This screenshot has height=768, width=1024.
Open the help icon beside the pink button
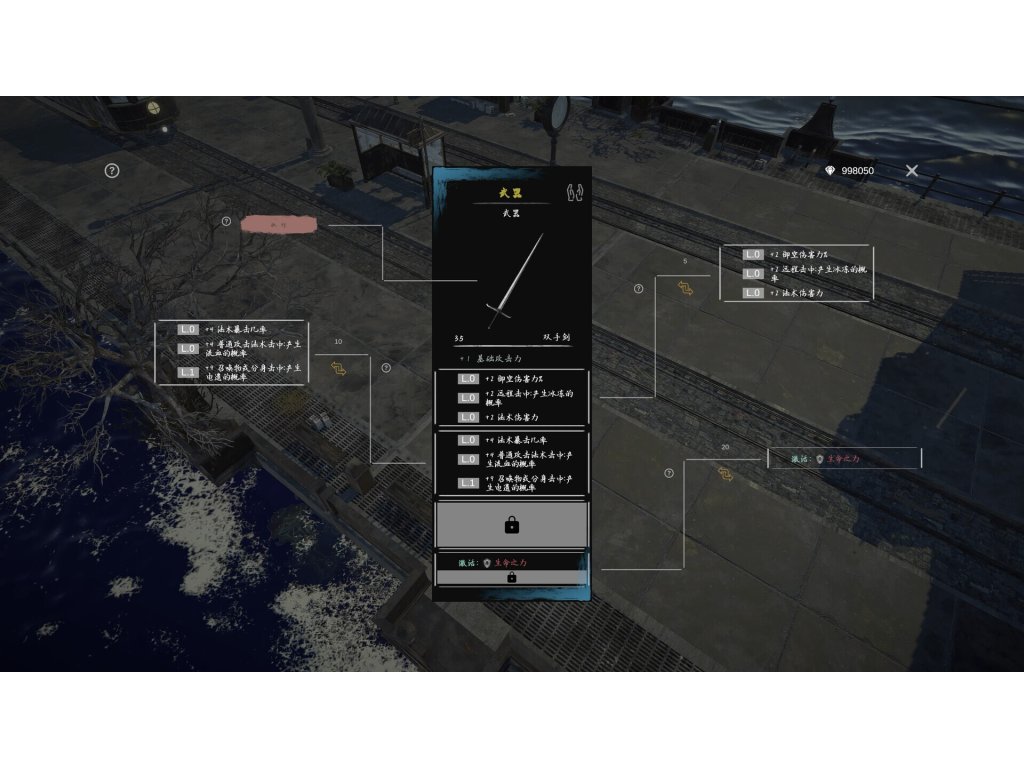point(226,221)
